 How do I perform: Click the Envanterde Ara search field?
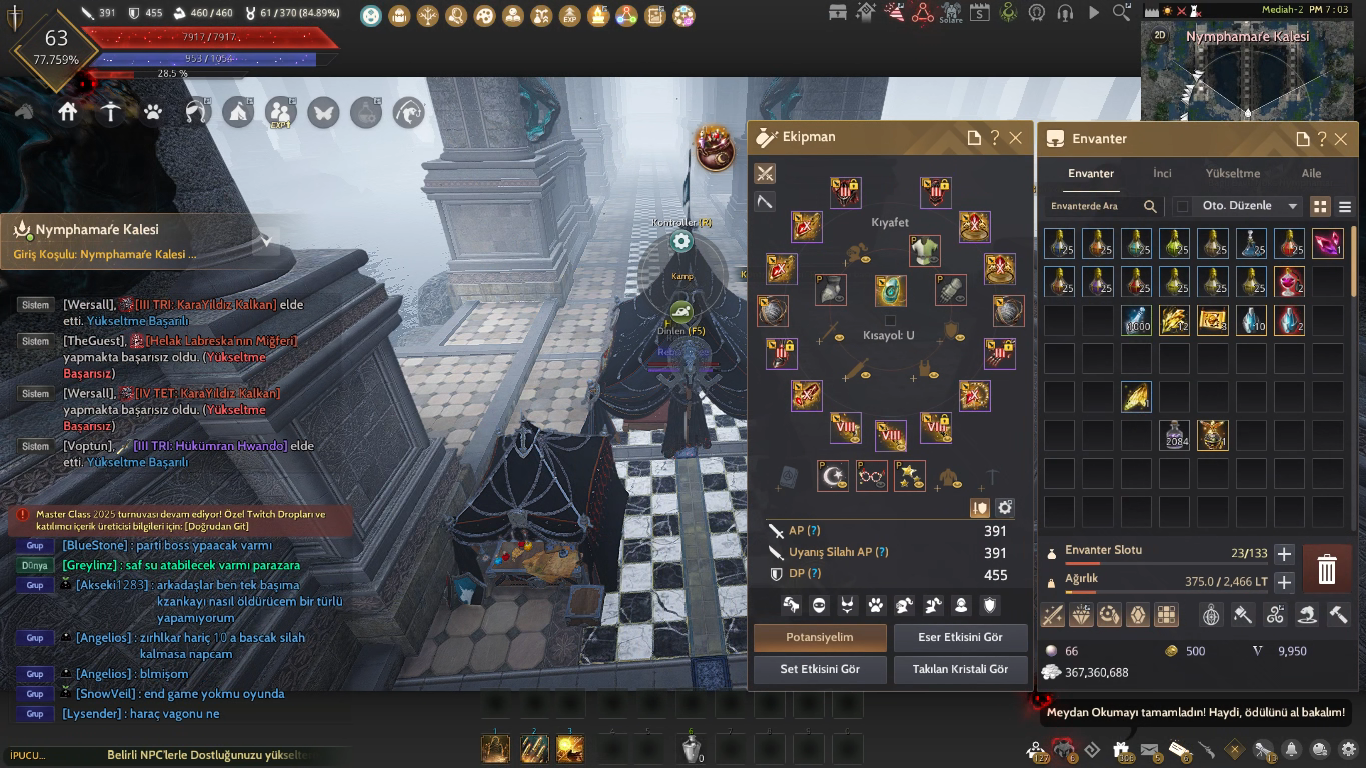[x=1092, y=206]
